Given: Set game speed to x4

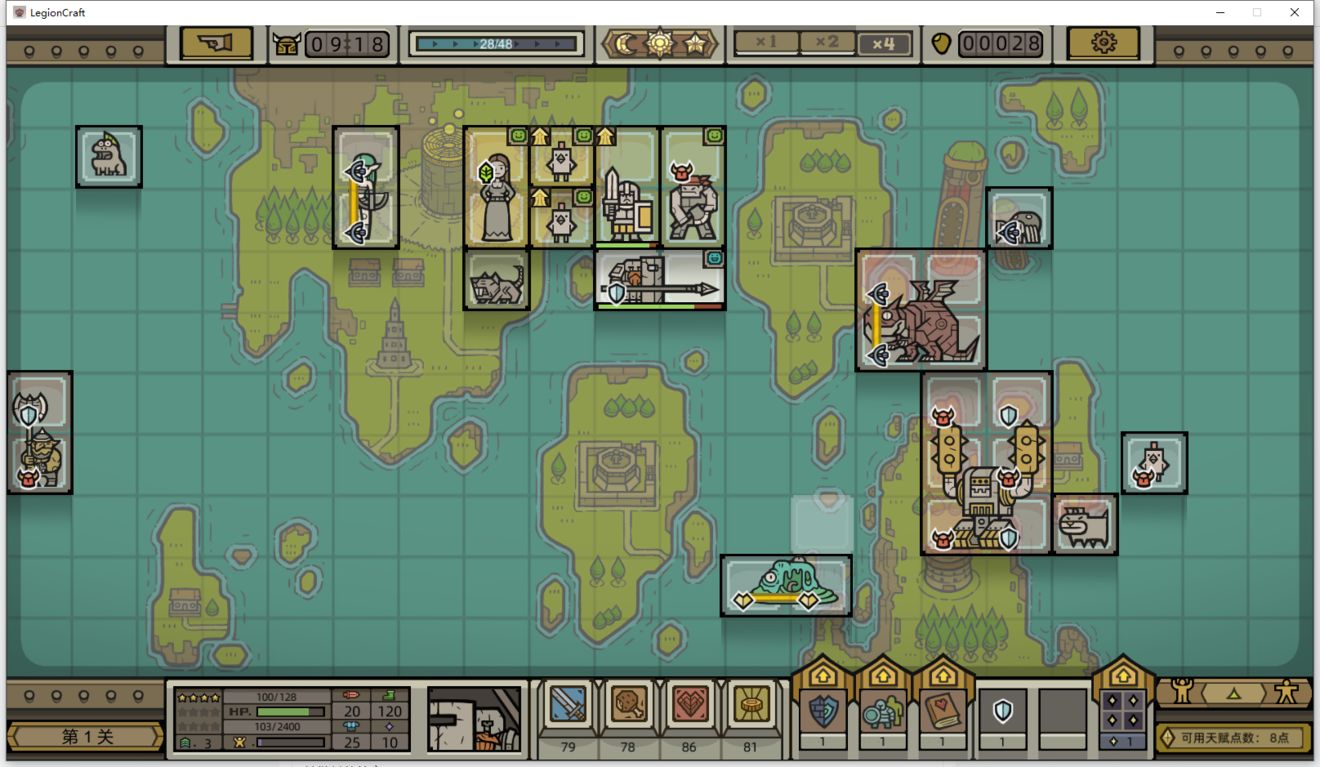Looking at the screenshot, I should (884, 43).
